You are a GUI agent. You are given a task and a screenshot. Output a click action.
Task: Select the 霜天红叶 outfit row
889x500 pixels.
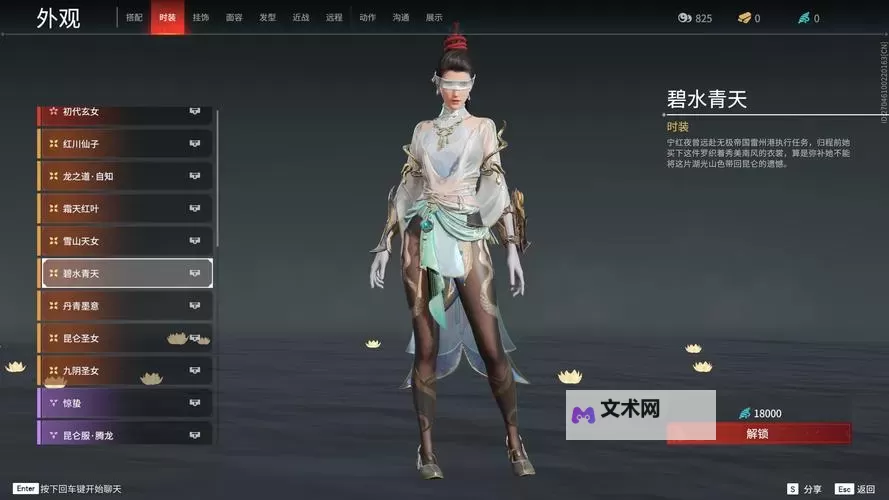coord(125,209)
